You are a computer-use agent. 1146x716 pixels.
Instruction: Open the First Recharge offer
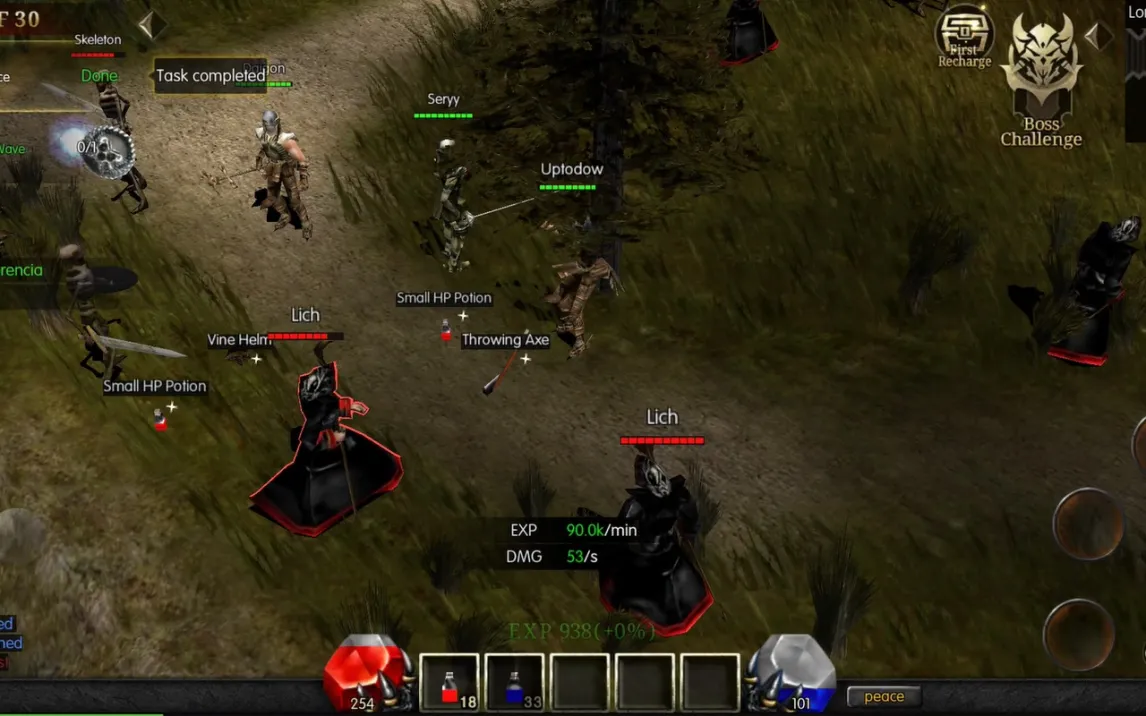[x=964, y=37]
